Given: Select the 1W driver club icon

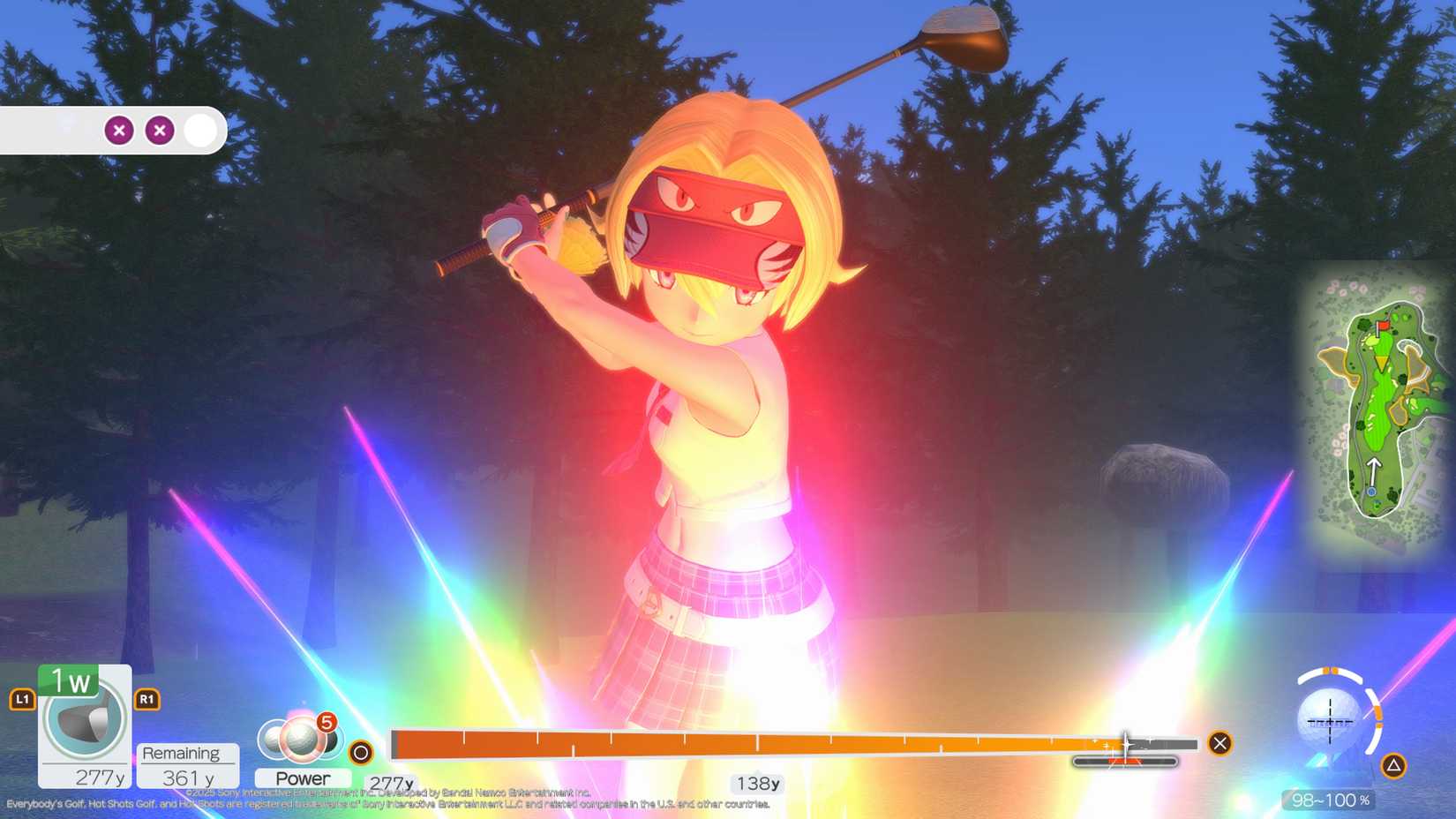Looking at the screenshot, I should point(84,715).
